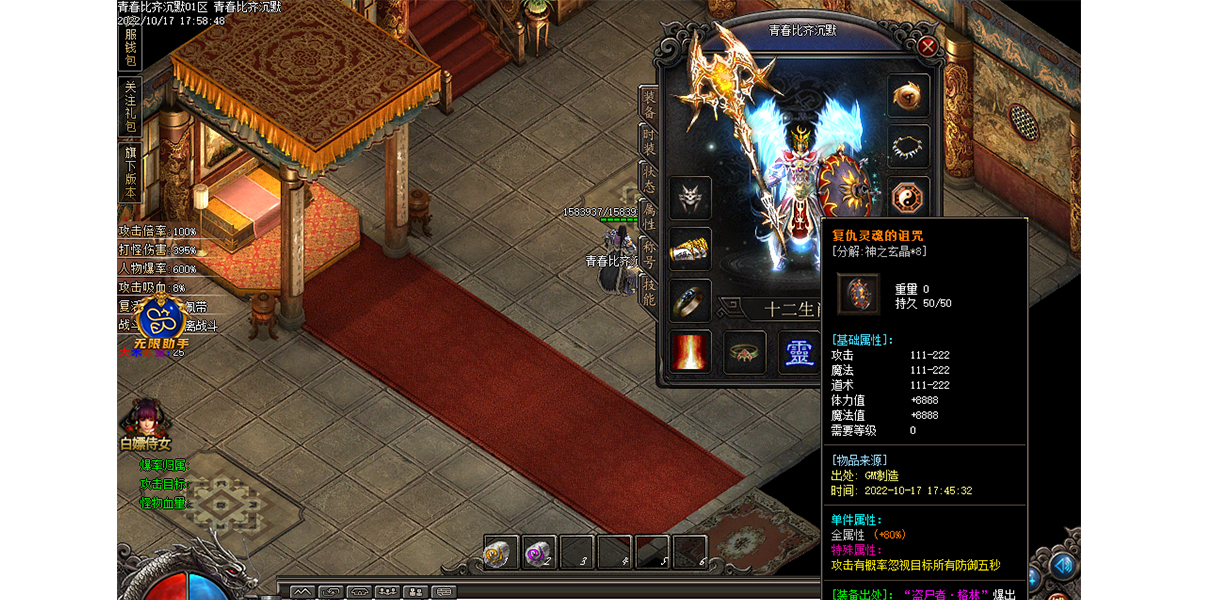Image resolution: width=1220 pixels, height=600 pixels.
Task: Click the gold ring equipment slot
Action: (690, 300)
